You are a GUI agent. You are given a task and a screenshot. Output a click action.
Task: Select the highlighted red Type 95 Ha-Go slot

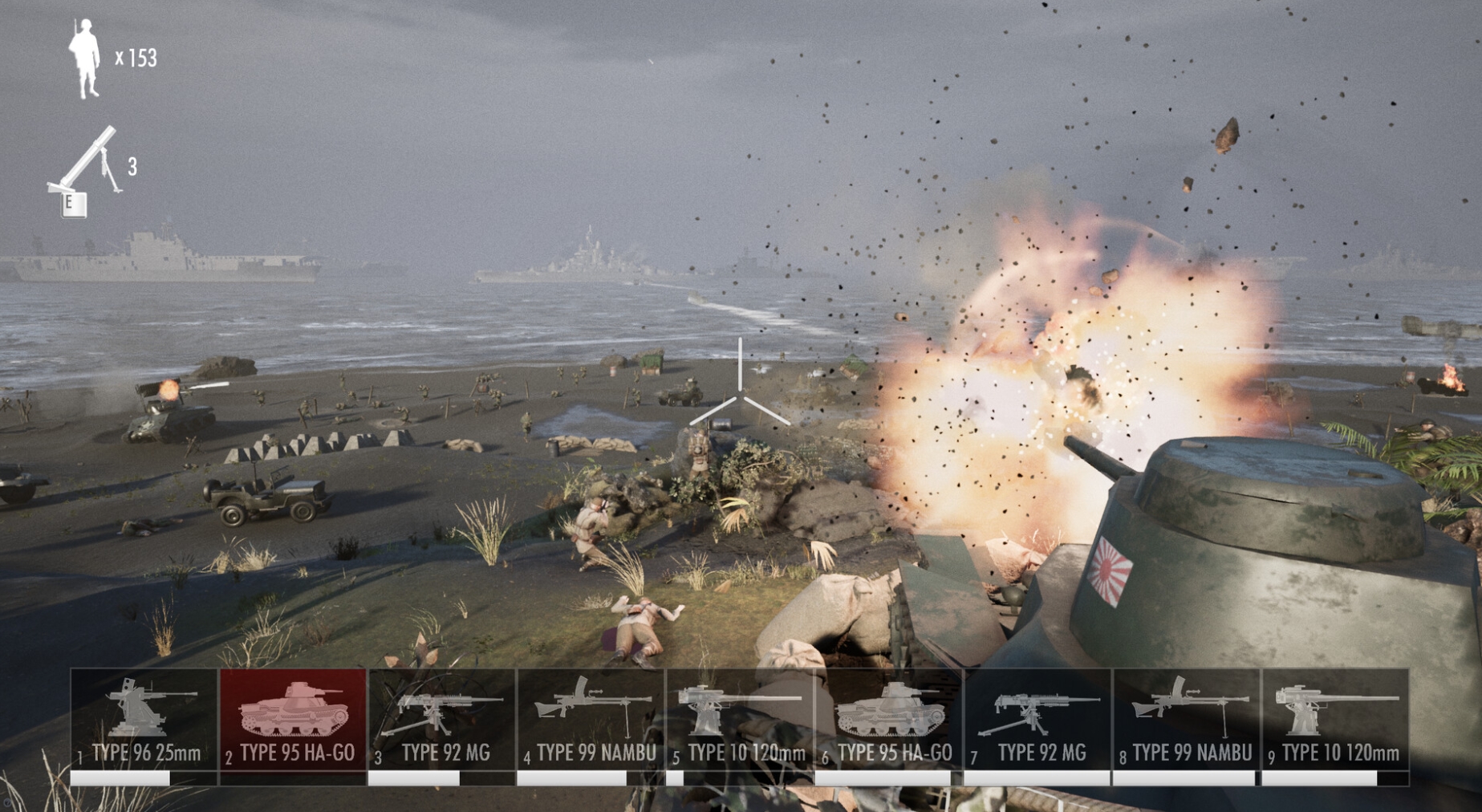tap(293, 720)
